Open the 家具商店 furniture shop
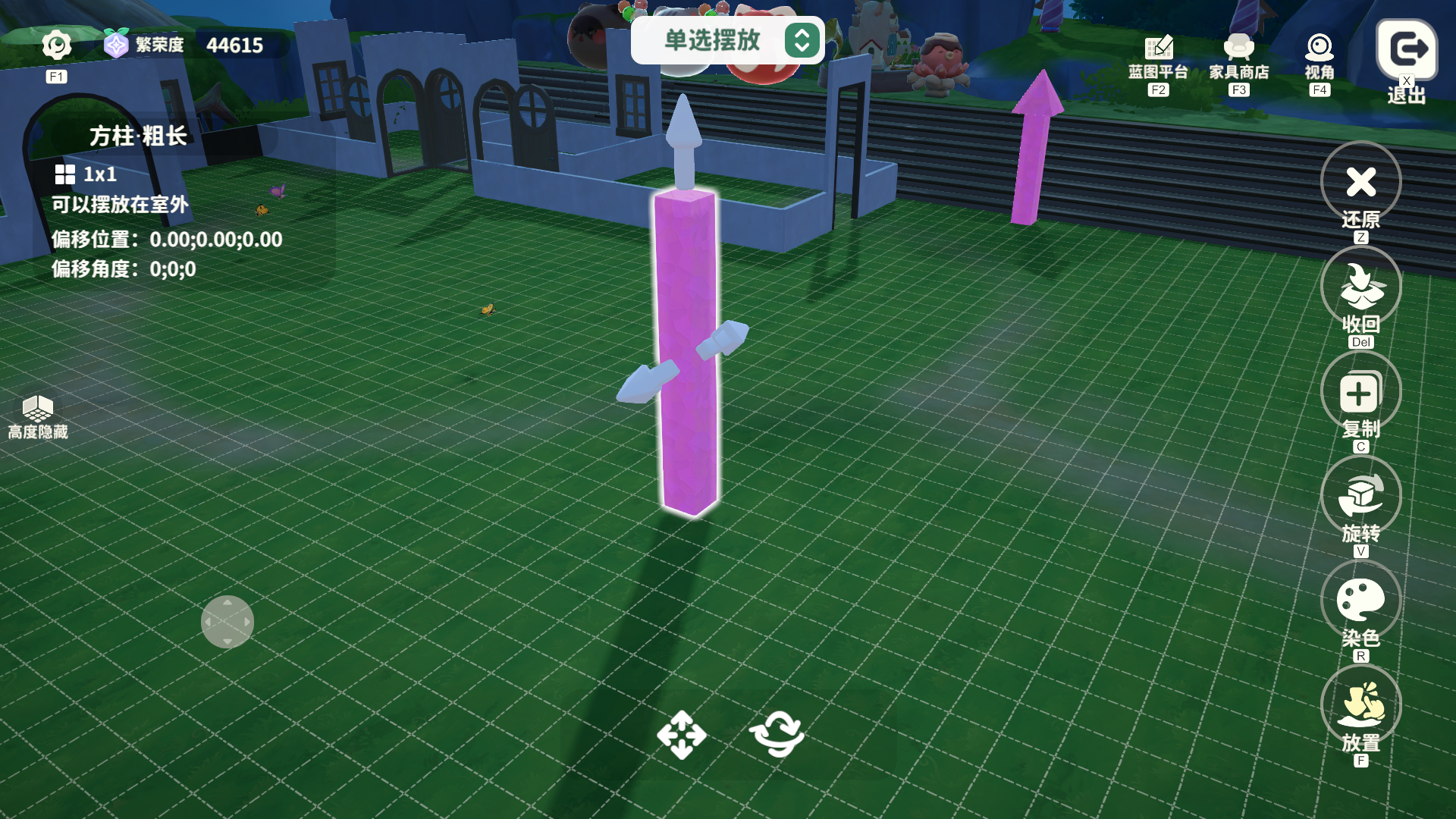 (1238, 48)
